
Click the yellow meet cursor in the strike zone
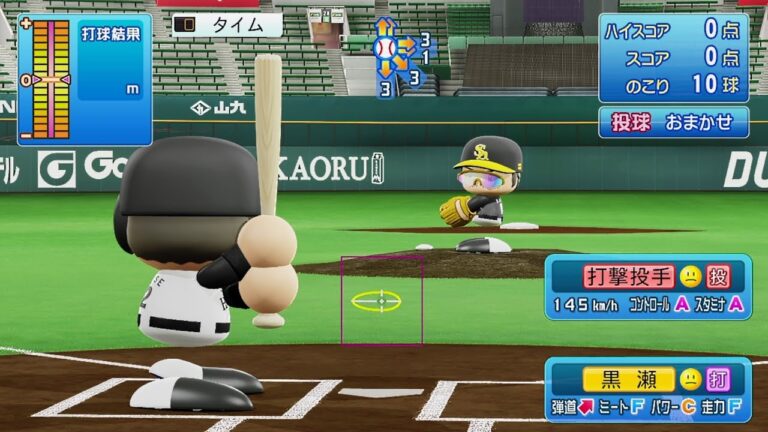coord(377,300)
